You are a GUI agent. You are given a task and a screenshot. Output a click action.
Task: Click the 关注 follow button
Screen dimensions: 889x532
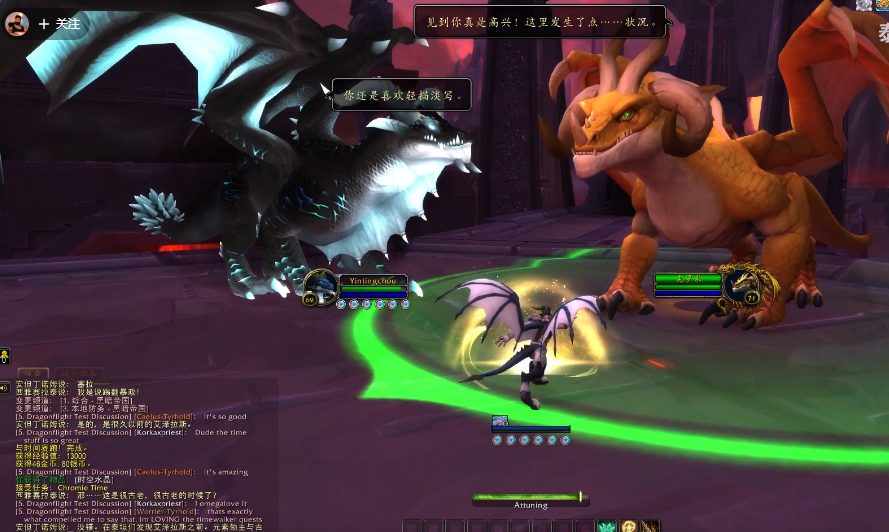click(x=60, y=23)
